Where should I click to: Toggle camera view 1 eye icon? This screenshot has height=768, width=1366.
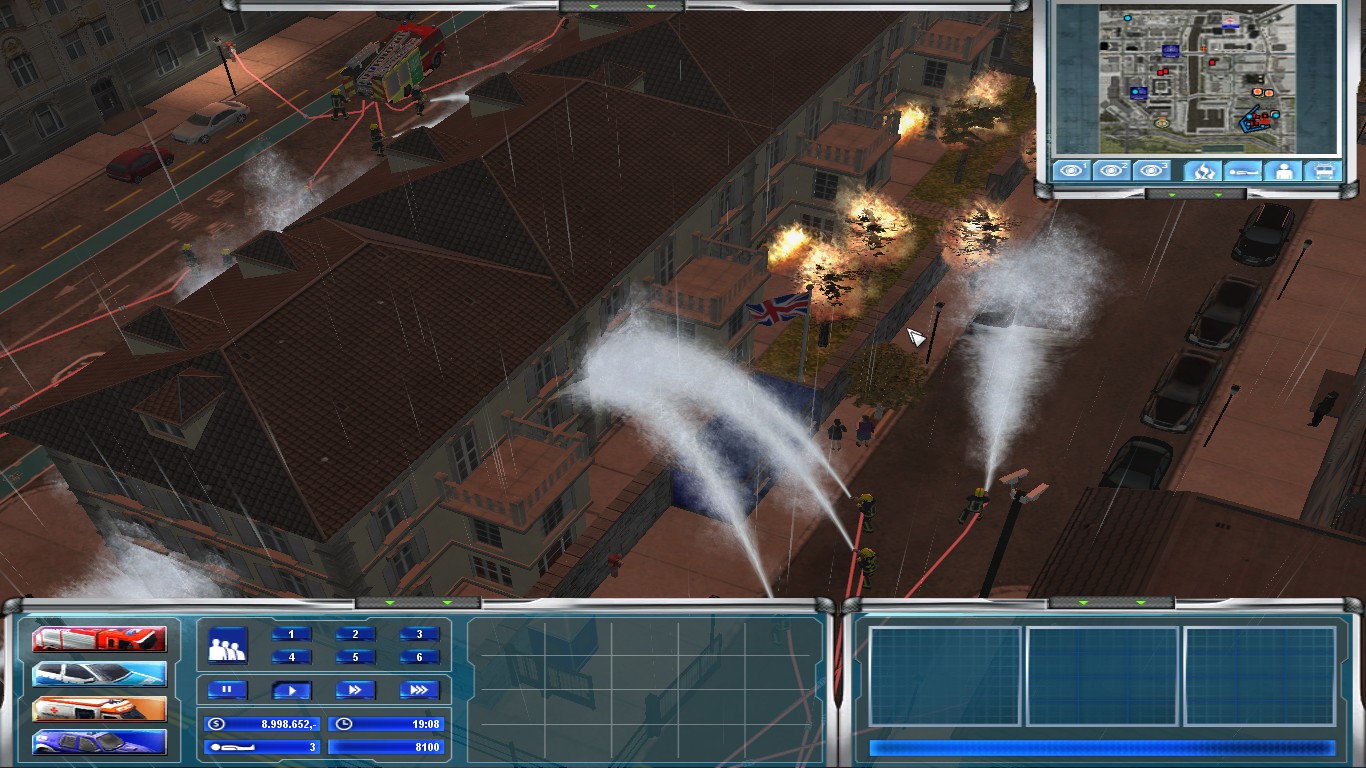click(1070, 170)
